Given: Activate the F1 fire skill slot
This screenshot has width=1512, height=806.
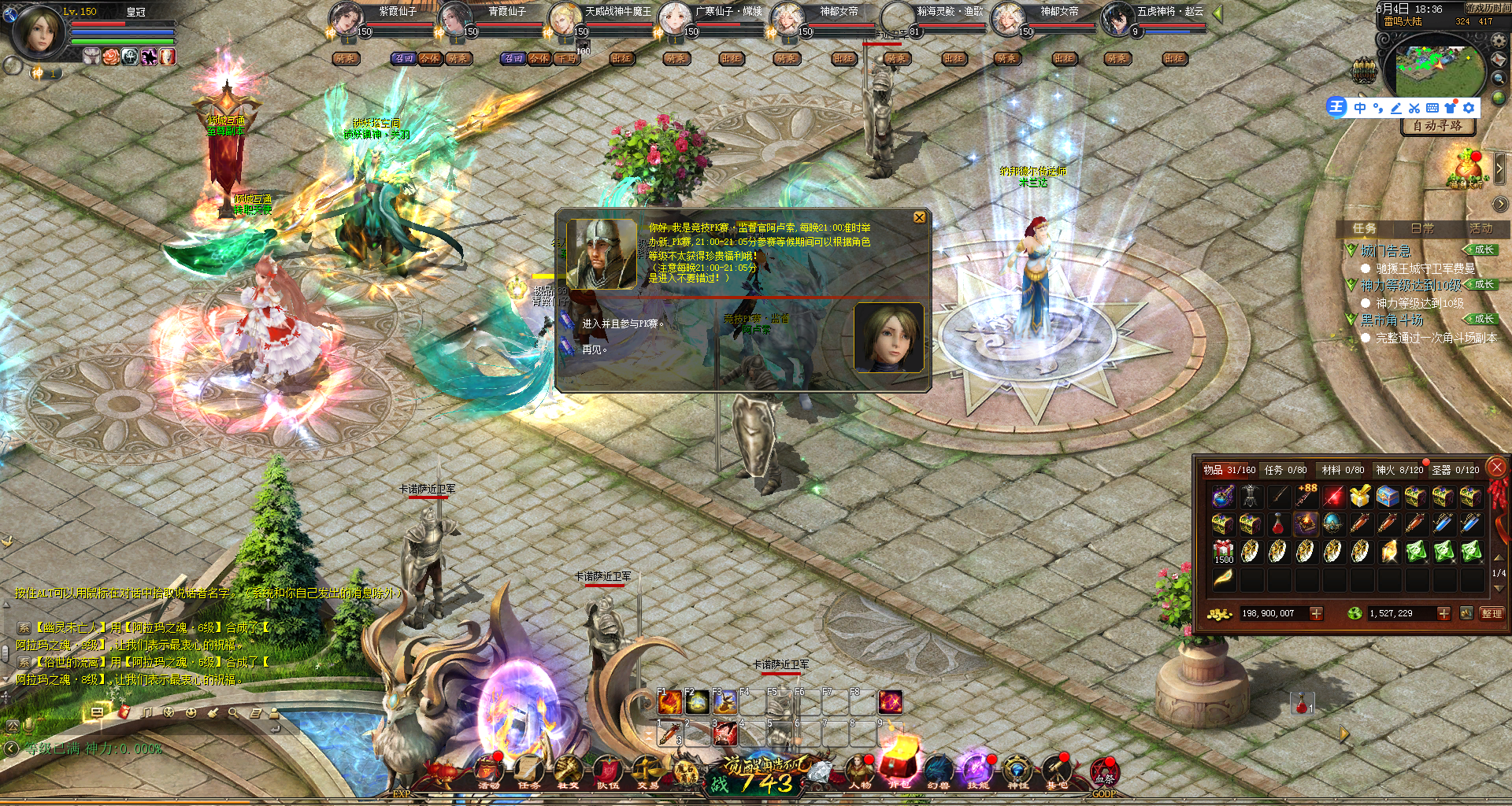Looking at the screenshot, I should point(669,701).
